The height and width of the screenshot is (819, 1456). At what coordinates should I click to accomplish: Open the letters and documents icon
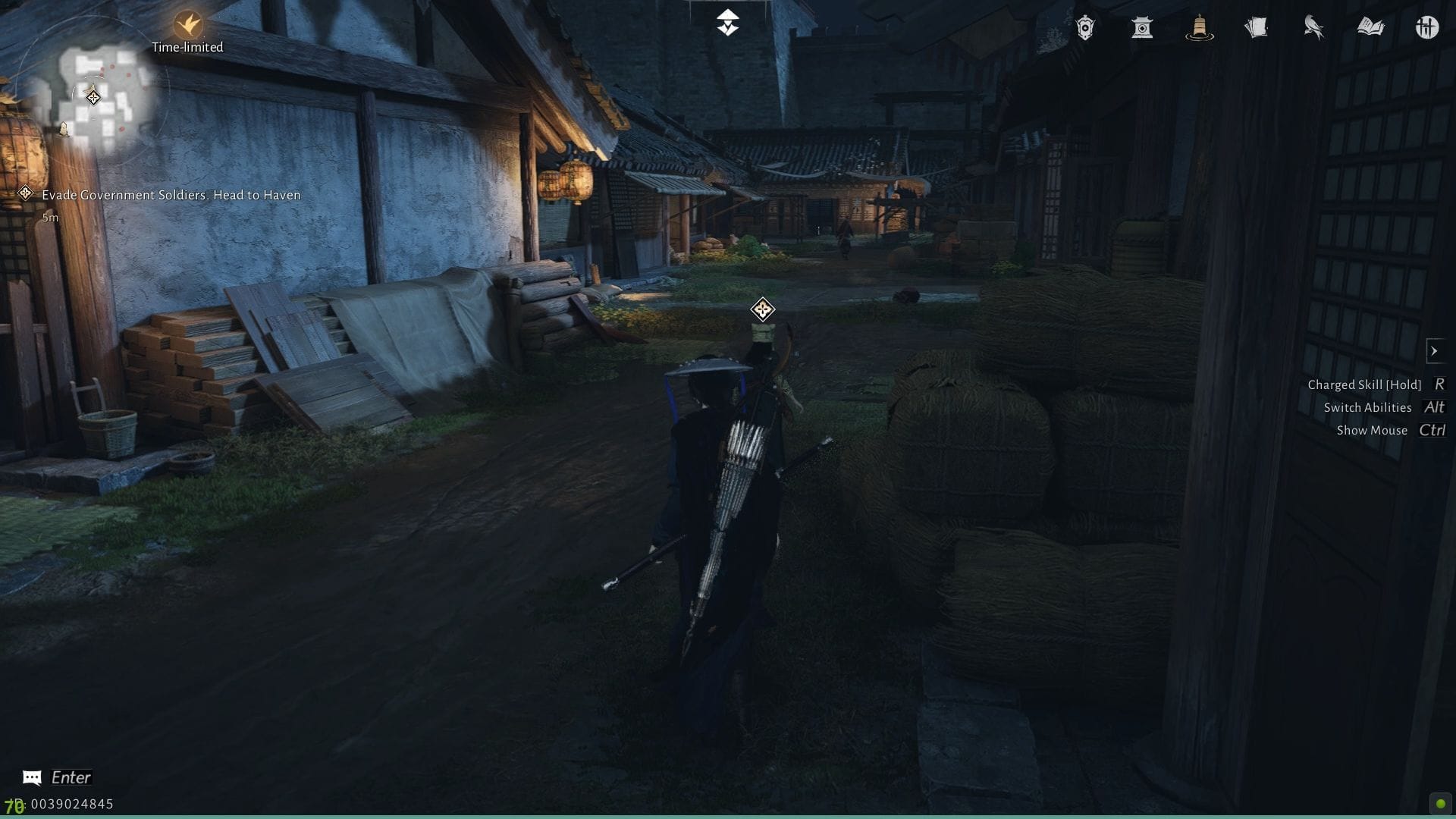tap(1257, 28)
